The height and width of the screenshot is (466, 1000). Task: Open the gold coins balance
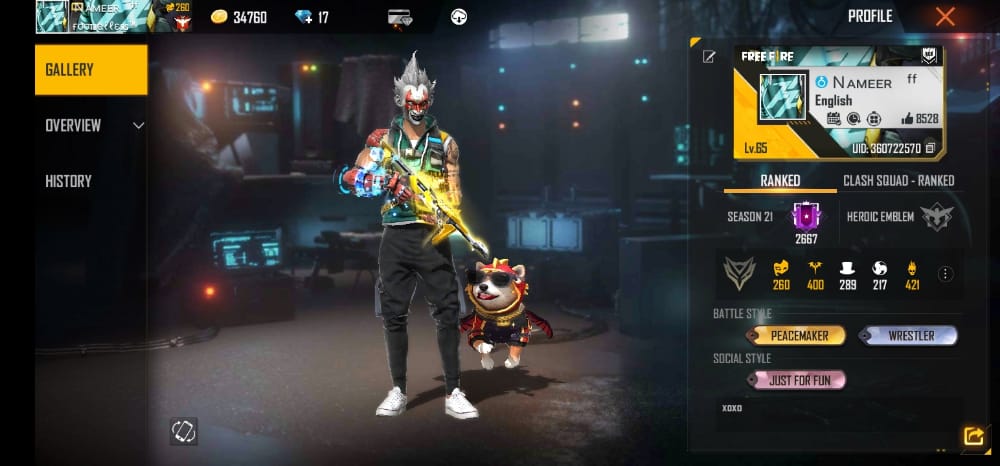click(238, 17)
